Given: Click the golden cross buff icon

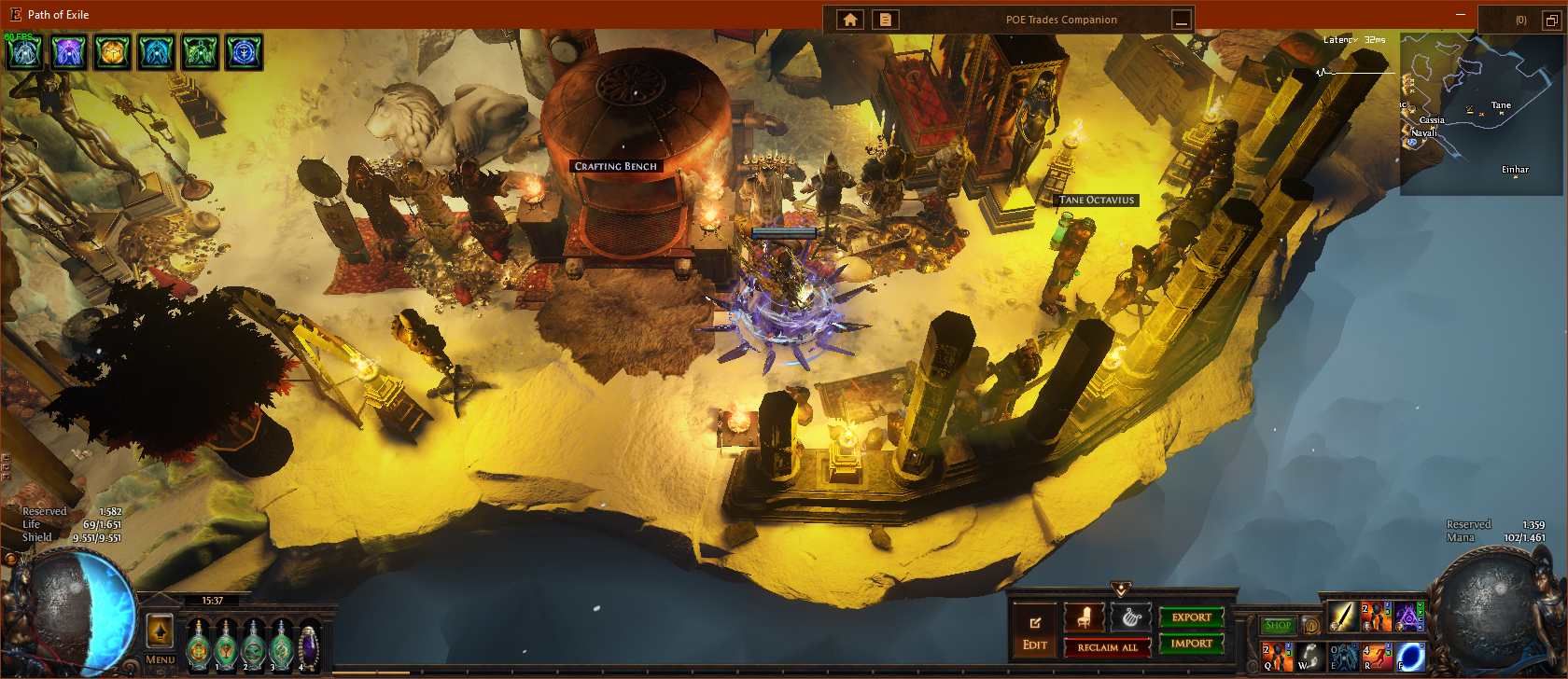Looking at the screenshot, I should click(112, 52).
